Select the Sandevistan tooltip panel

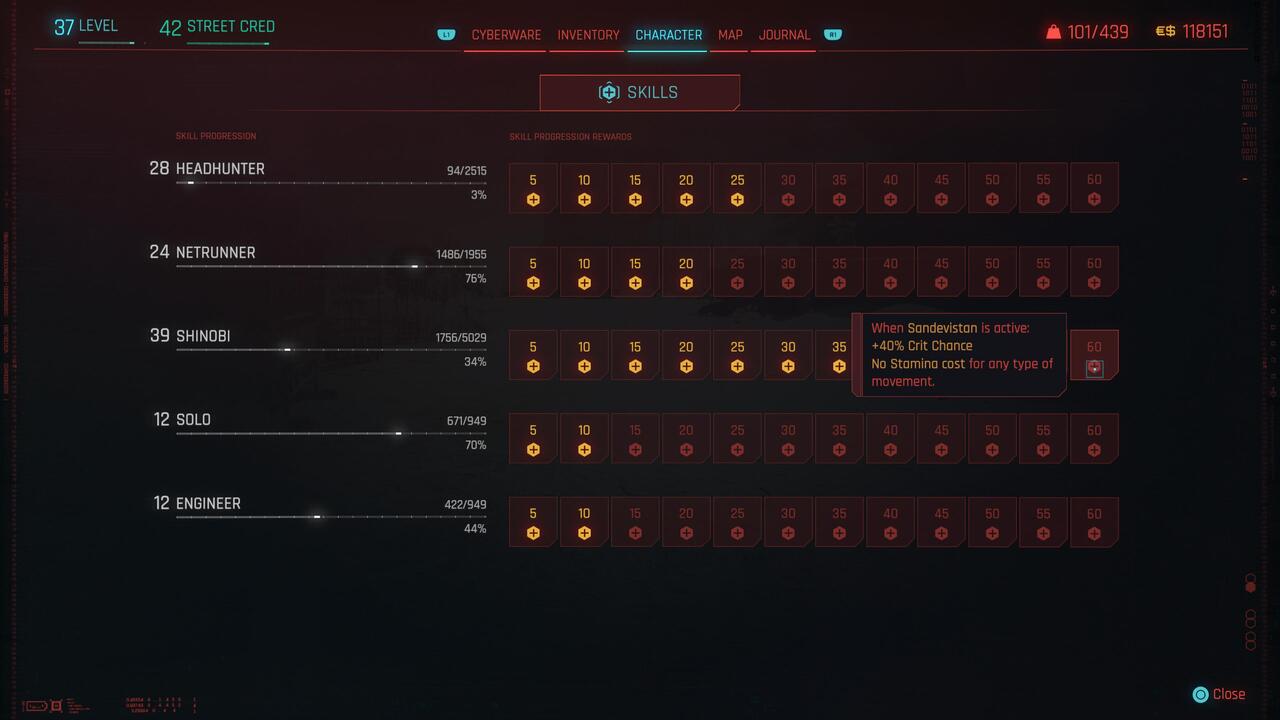958,355
